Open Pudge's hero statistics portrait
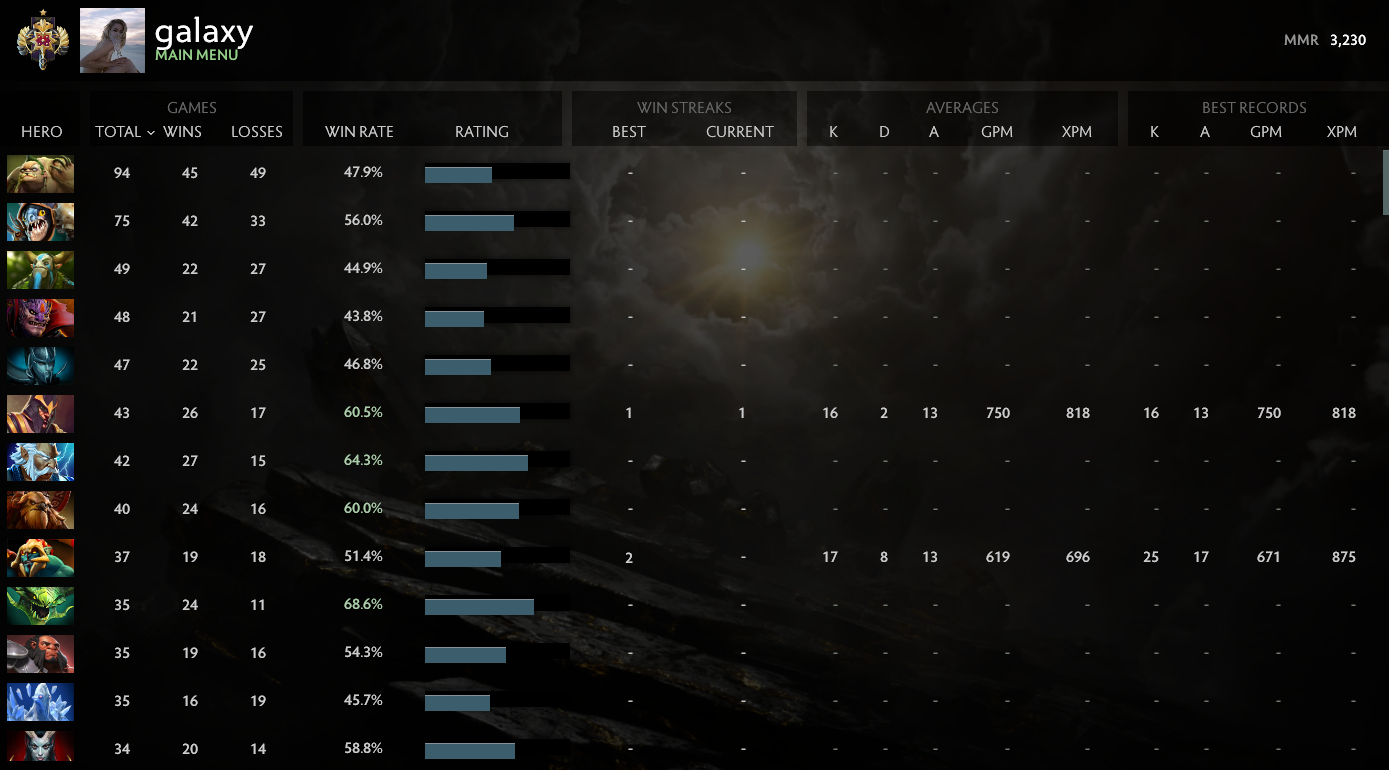This screenshot has height=770, width=1389. [40, 173]
